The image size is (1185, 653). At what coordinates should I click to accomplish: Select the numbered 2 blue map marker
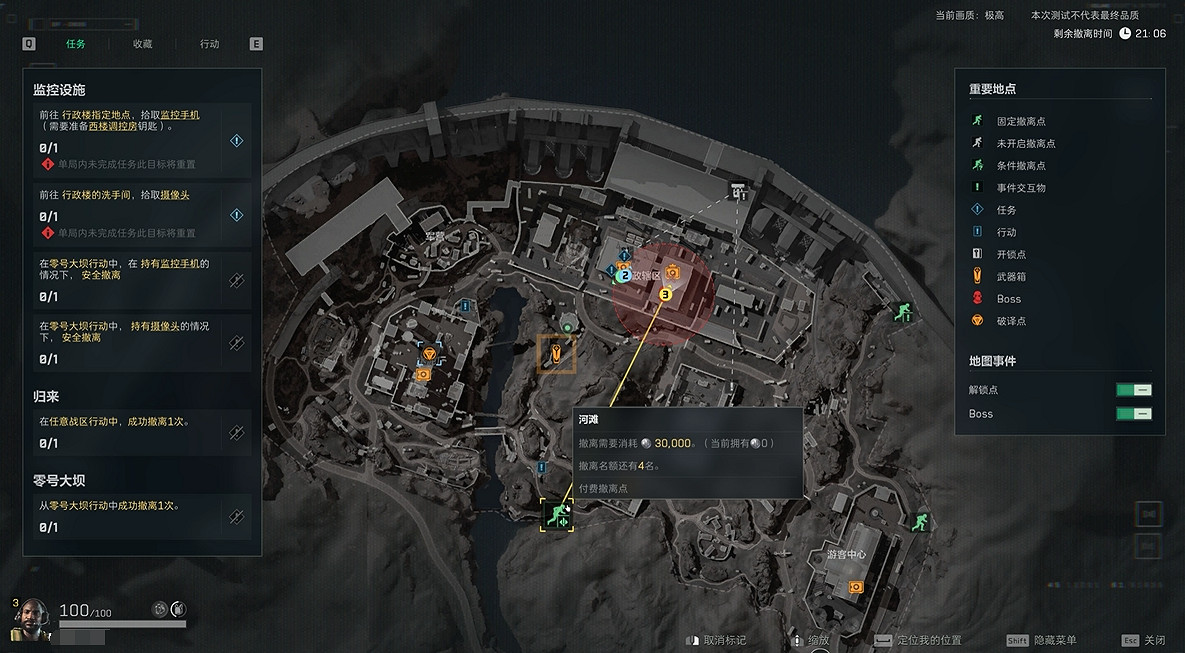624,275
